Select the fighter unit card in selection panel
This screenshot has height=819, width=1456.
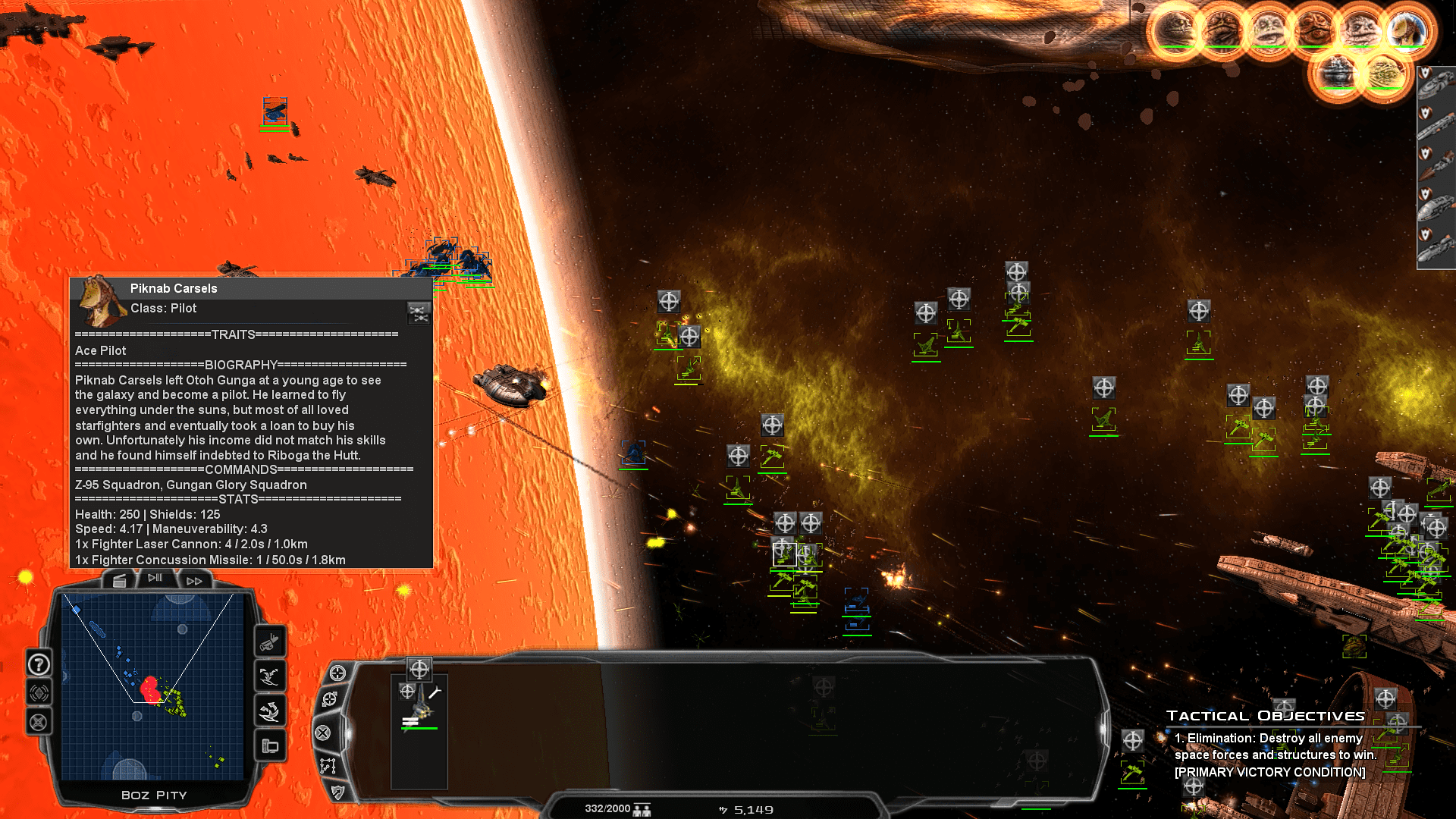coord(419,705)
